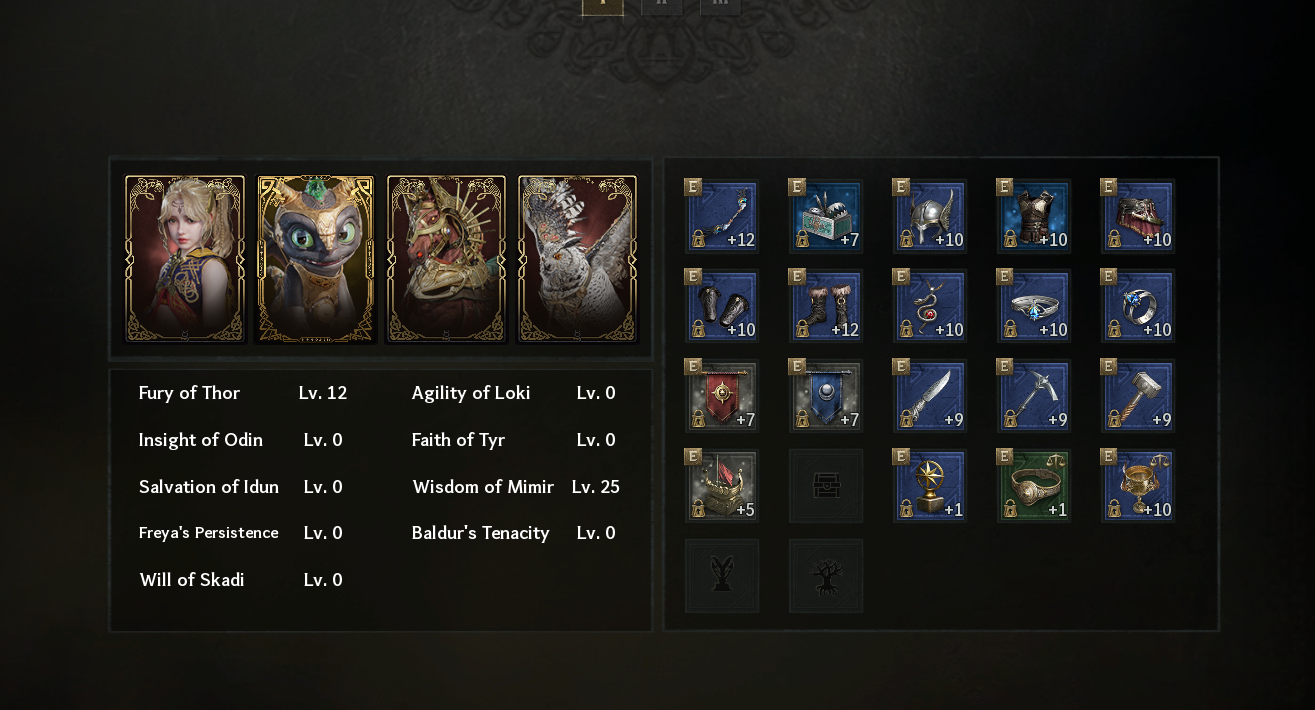Select the blue banner +7 slot
This screenshot has height=710, width=1315.
click(x=826, y=396)
